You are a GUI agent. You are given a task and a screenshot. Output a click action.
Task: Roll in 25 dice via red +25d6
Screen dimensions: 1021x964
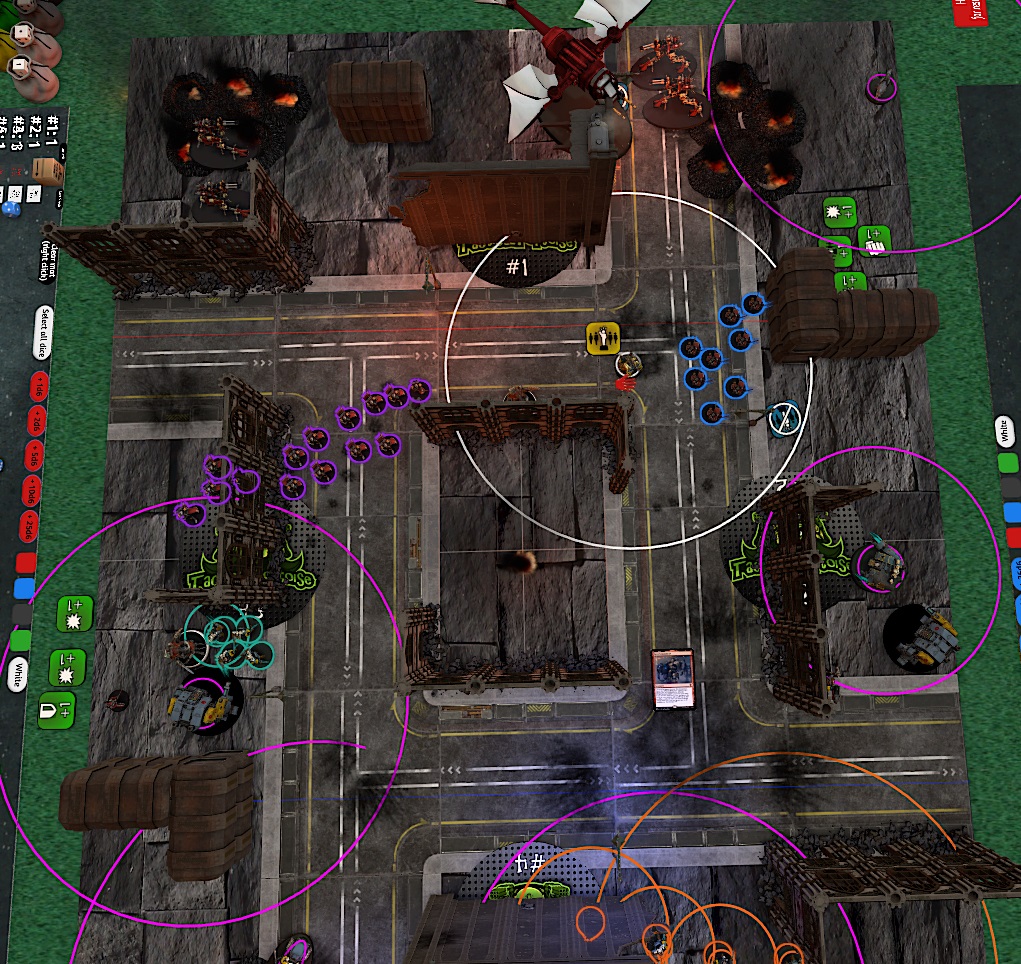point(27,527)
